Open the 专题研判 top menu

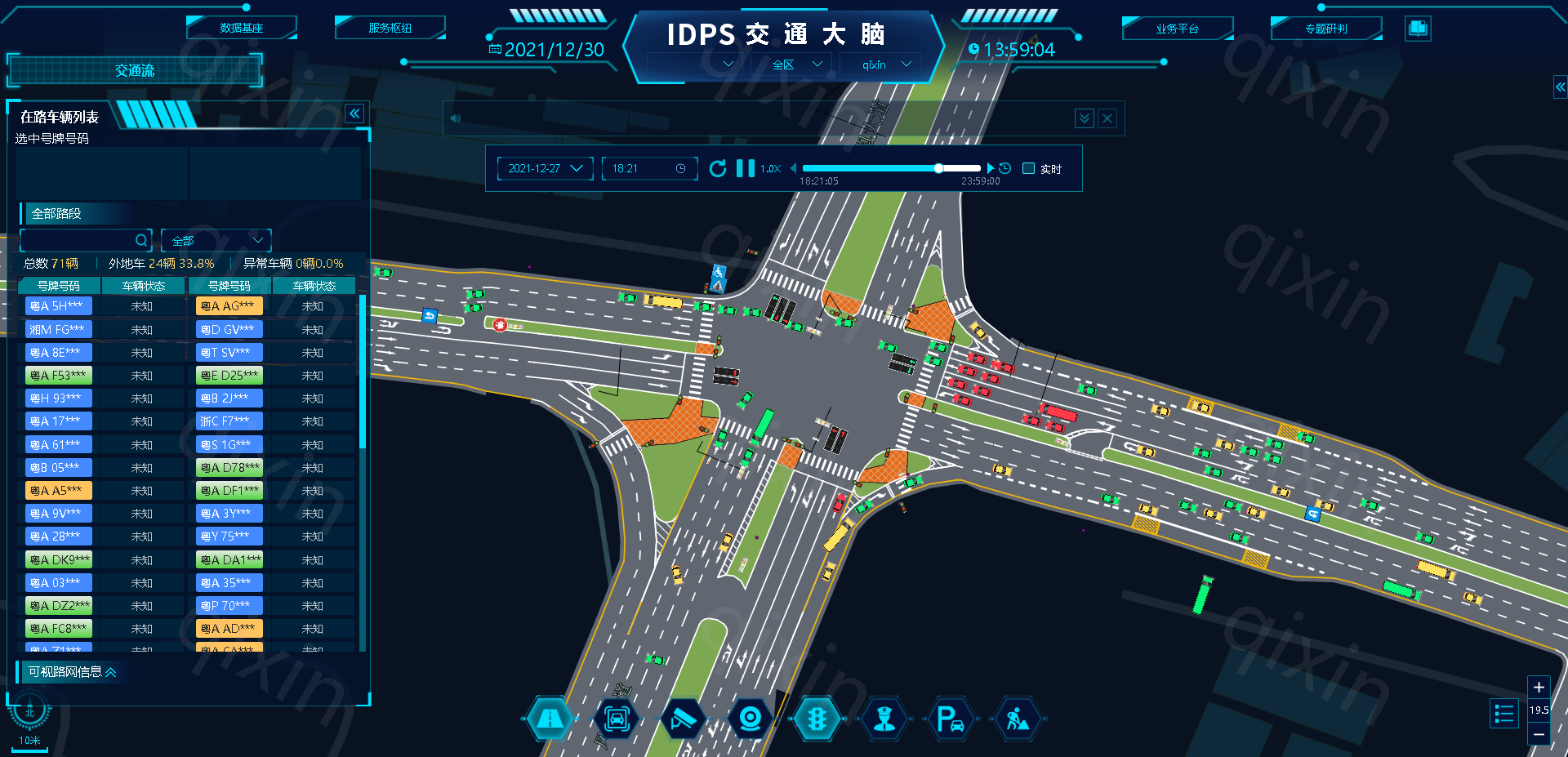point(1325,29)
